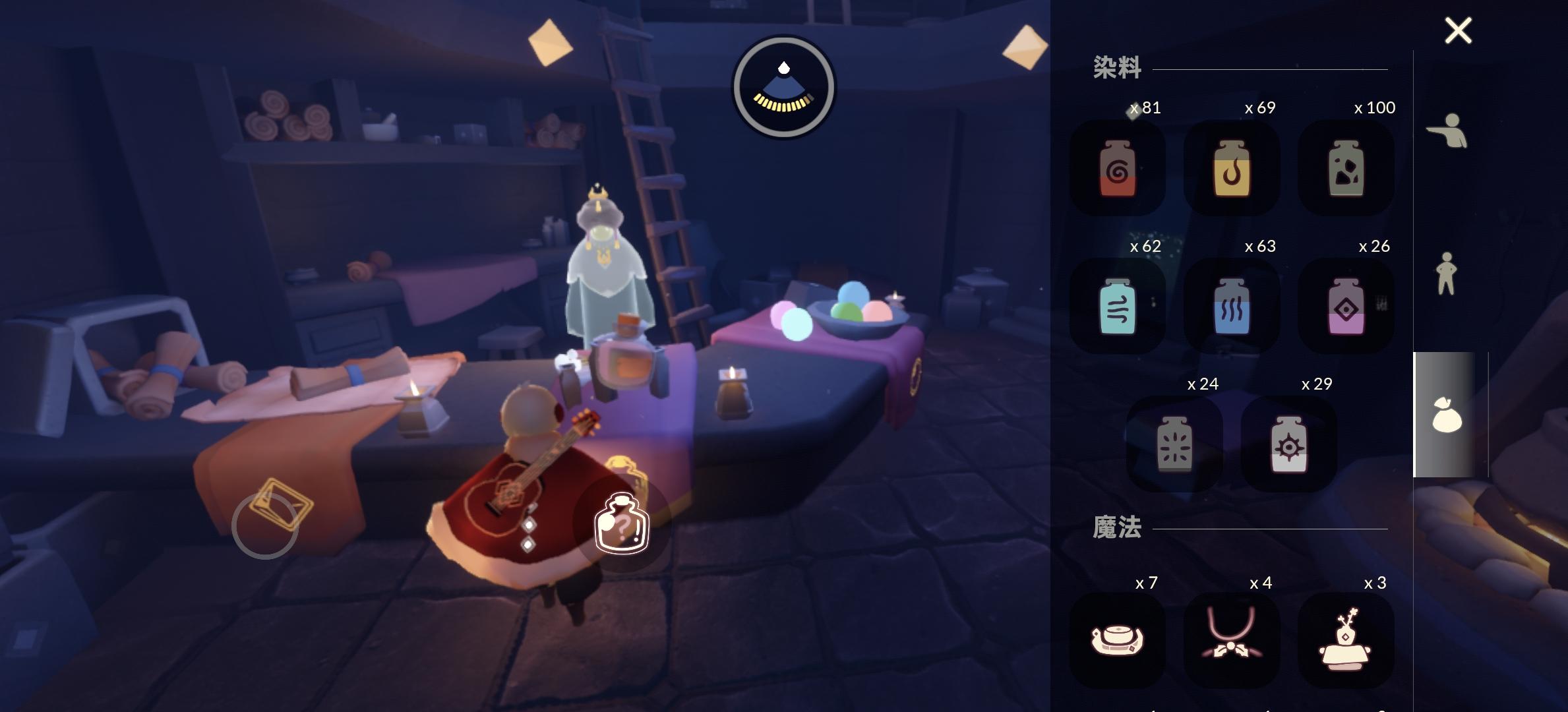Toggle the grayed-out dye with x24 count
The image size is (1568, 712).
tap(1174, 446)
